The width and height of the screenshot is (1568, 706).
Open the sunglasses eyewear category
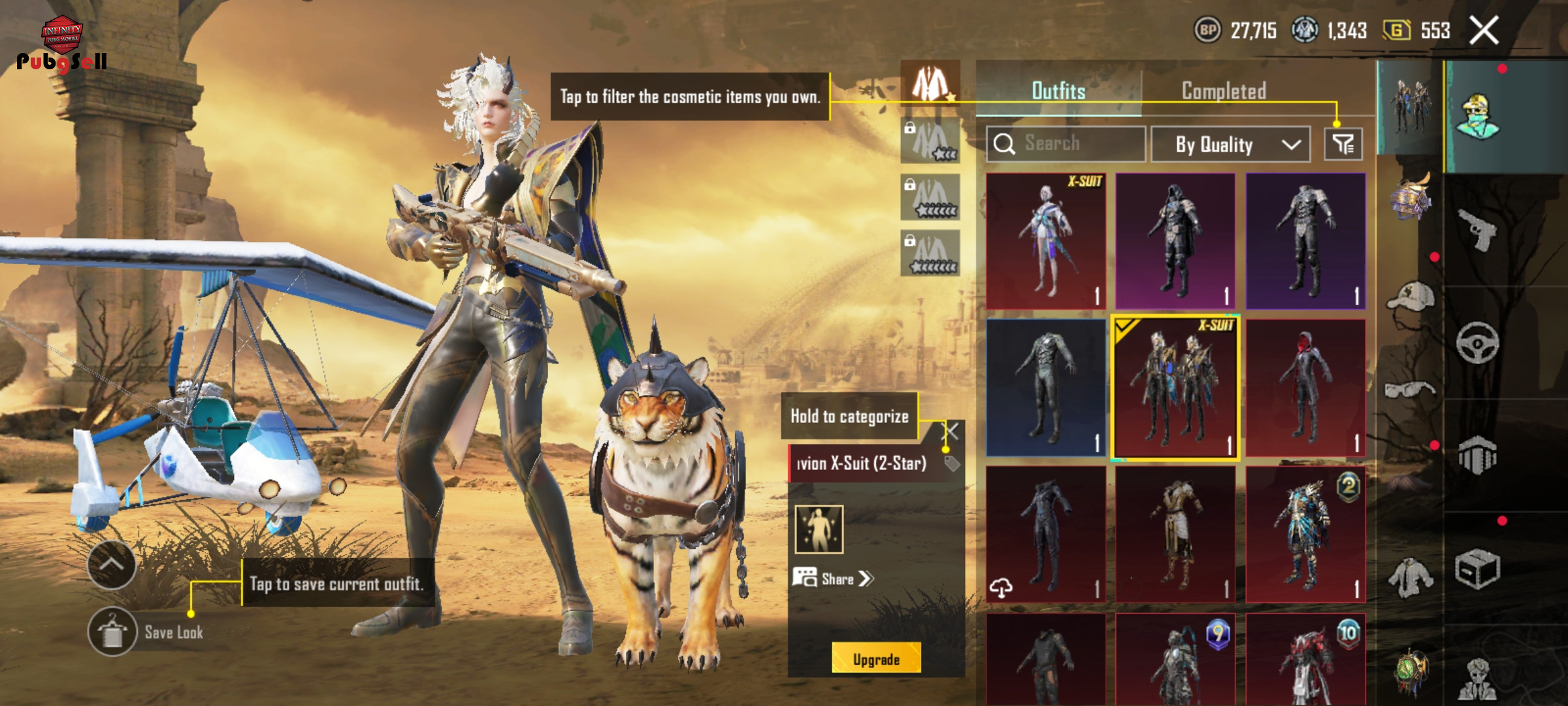(x=1410, y=390)
